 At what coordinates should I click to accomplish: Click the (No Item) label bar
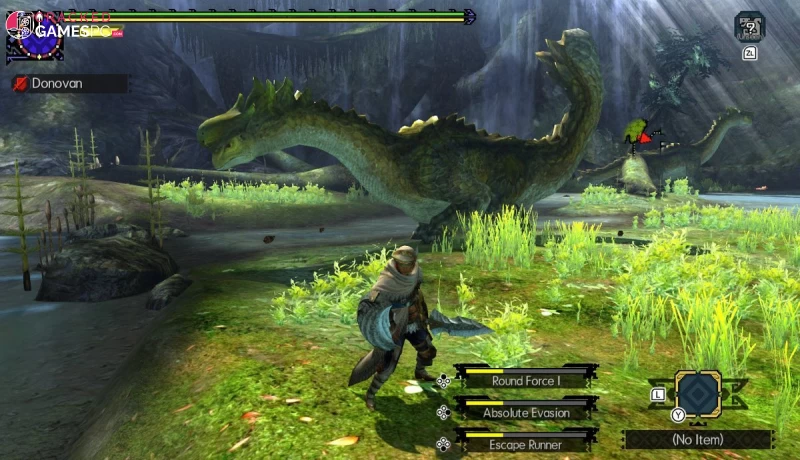pos(698,439)
